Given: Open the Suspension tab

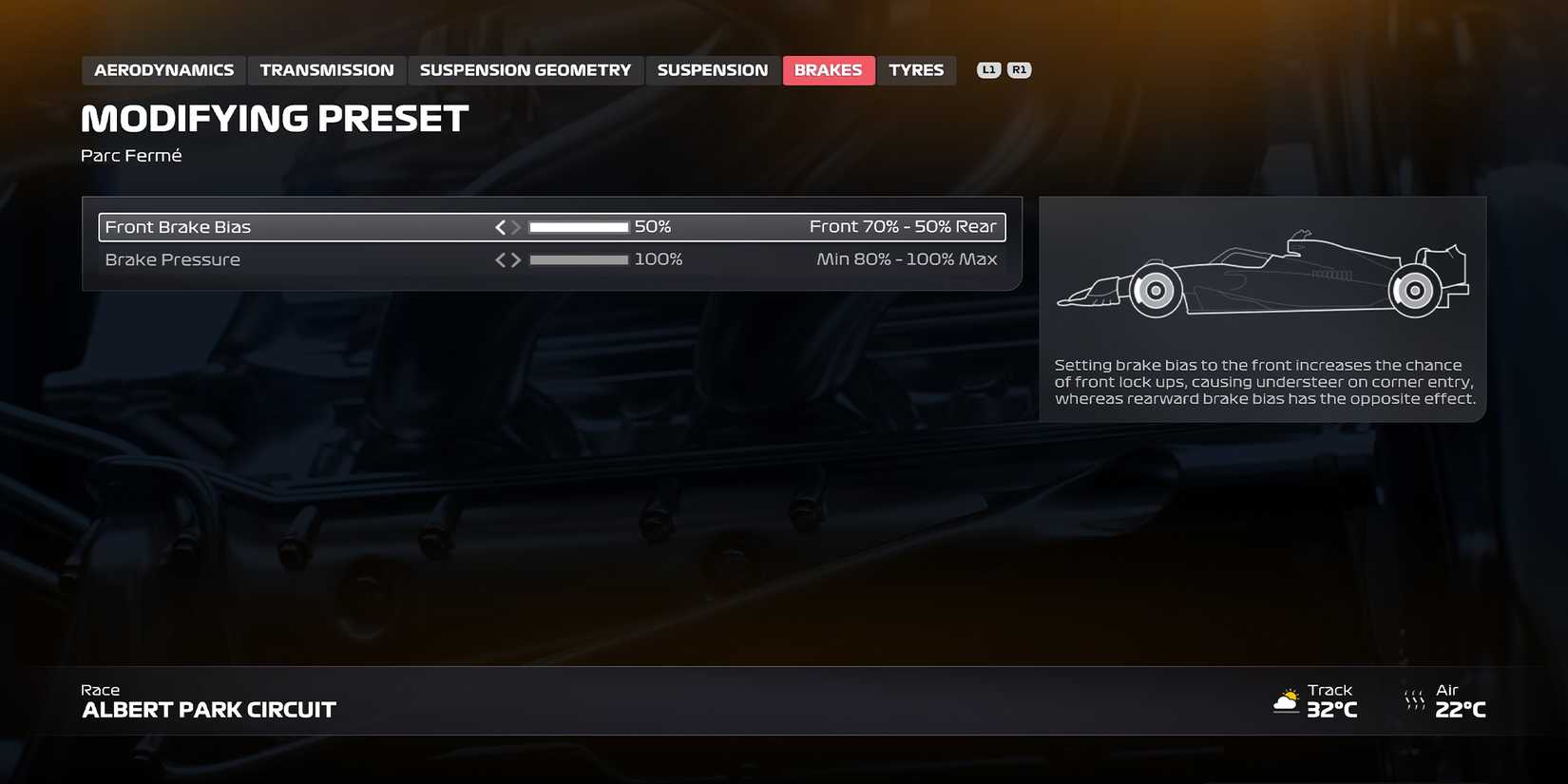Looking at the screenshot, I should (713, 69).
